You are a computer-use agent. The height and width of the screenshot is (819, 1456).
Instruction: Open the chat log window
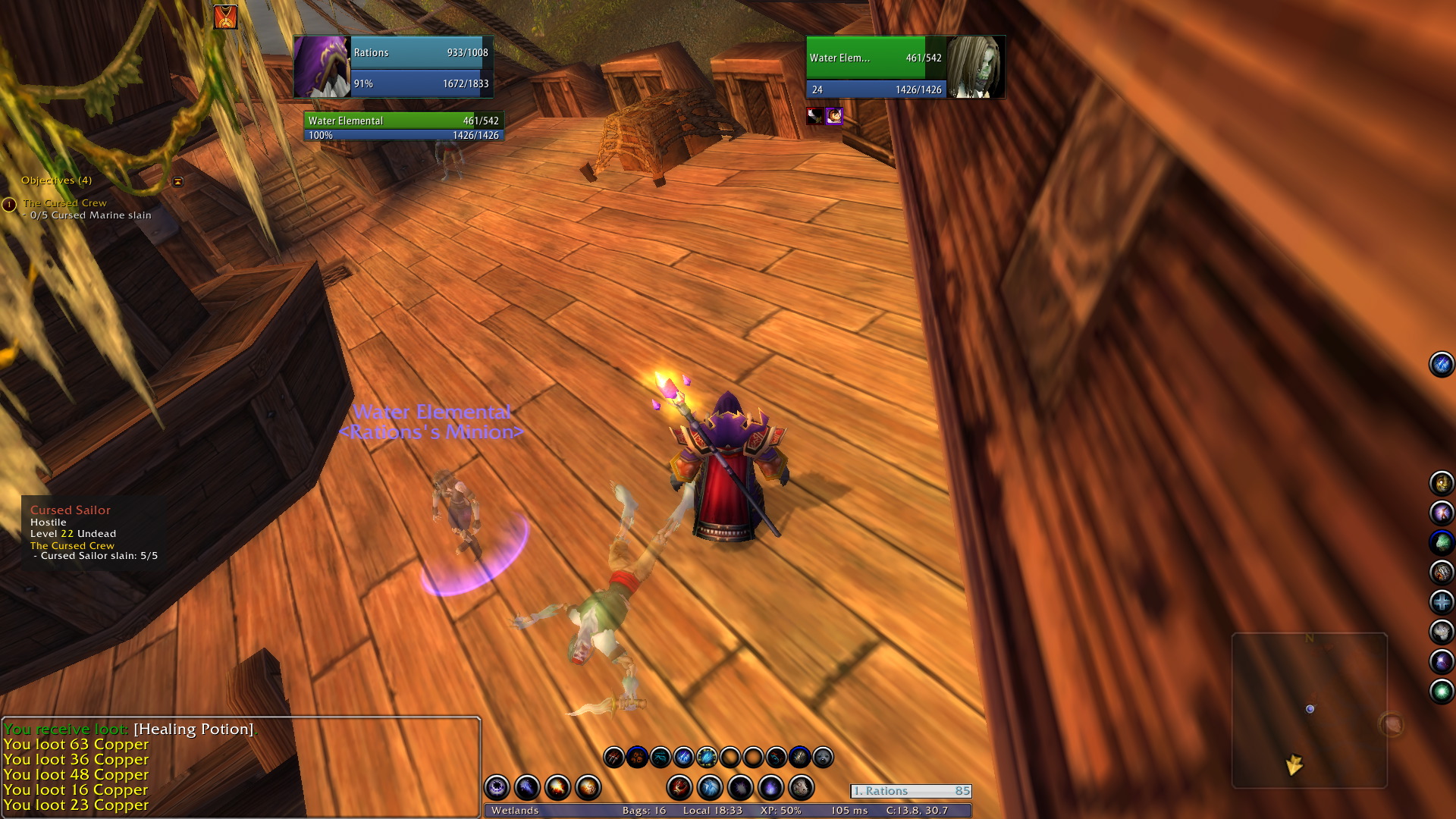pyautogui.click(x=241, y=766)
